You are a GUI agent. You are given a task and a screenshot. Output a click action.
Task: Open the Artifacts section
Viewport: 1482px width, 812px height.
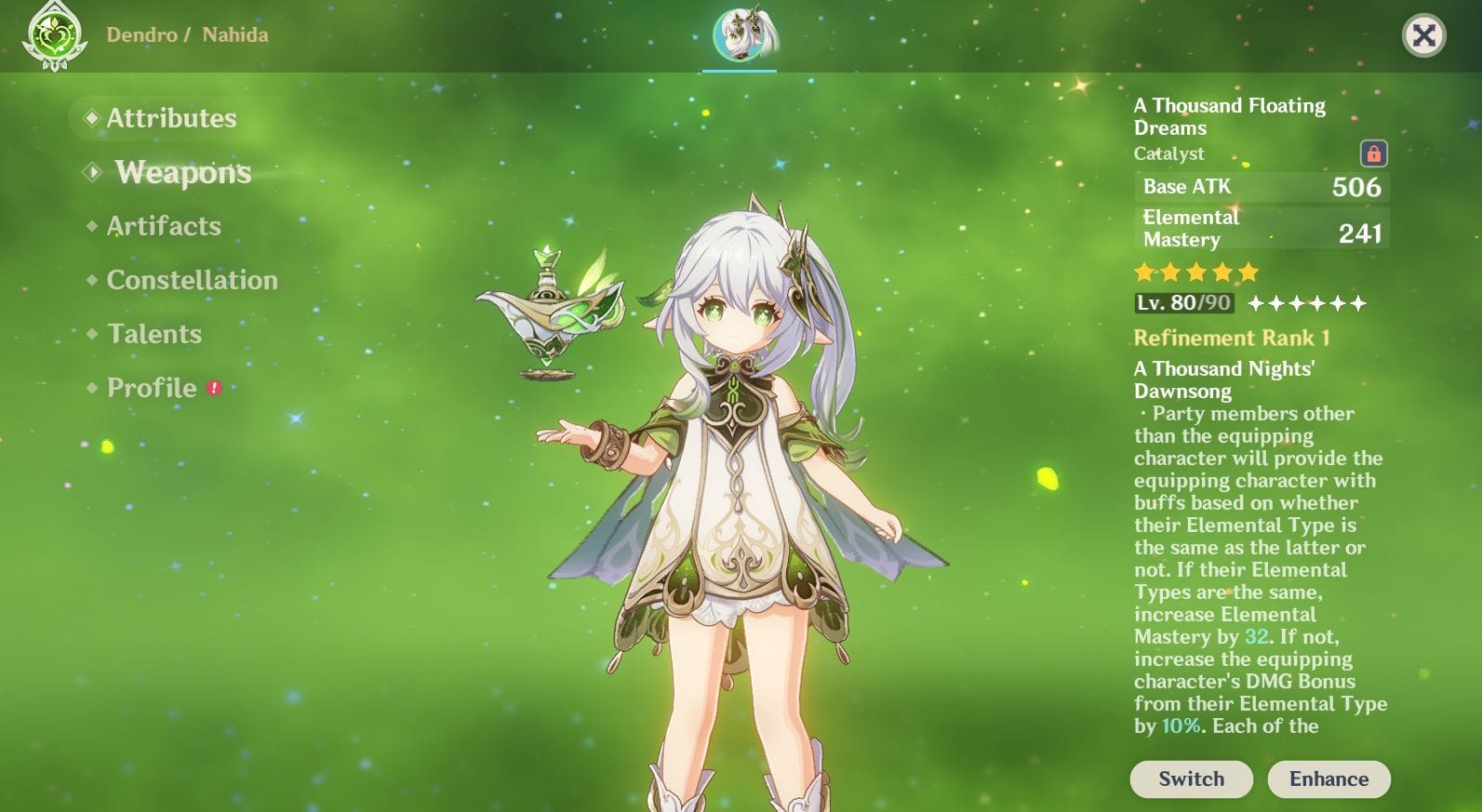[164, 226]
